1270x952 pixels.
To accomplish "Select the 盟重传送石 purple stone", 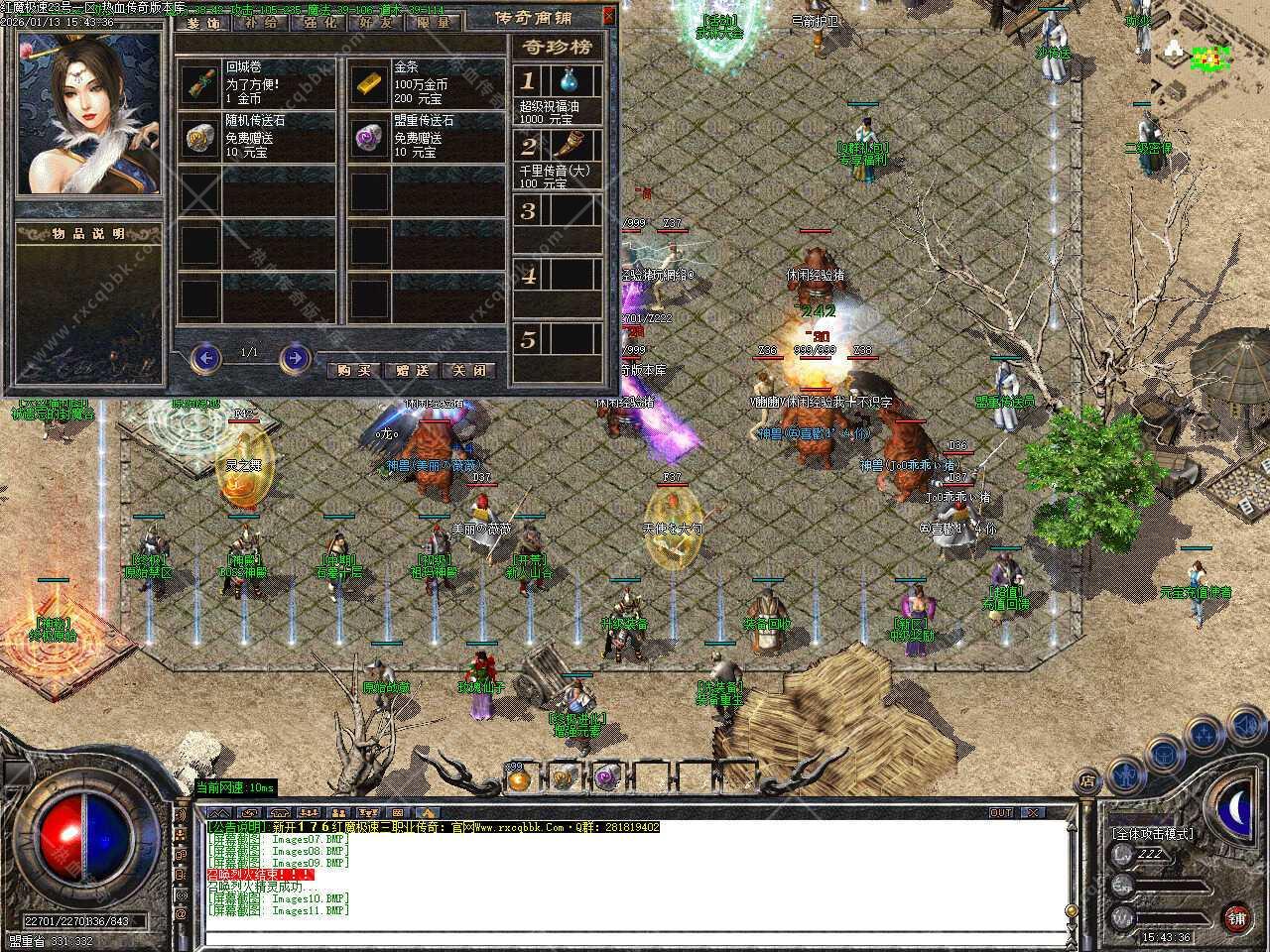I will tap(368, 137).
